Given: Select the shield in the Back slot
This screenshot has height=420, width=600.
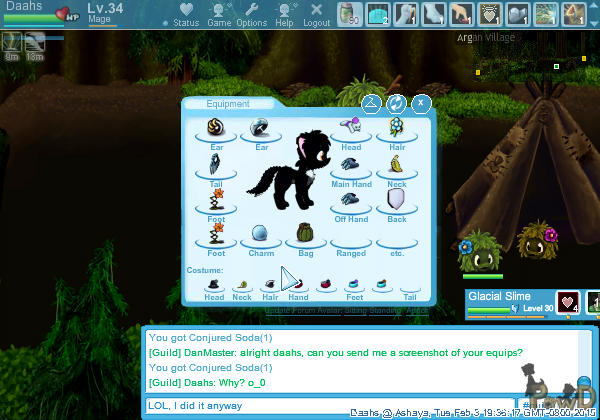Looking at the screenshot, I should [397, 200].
